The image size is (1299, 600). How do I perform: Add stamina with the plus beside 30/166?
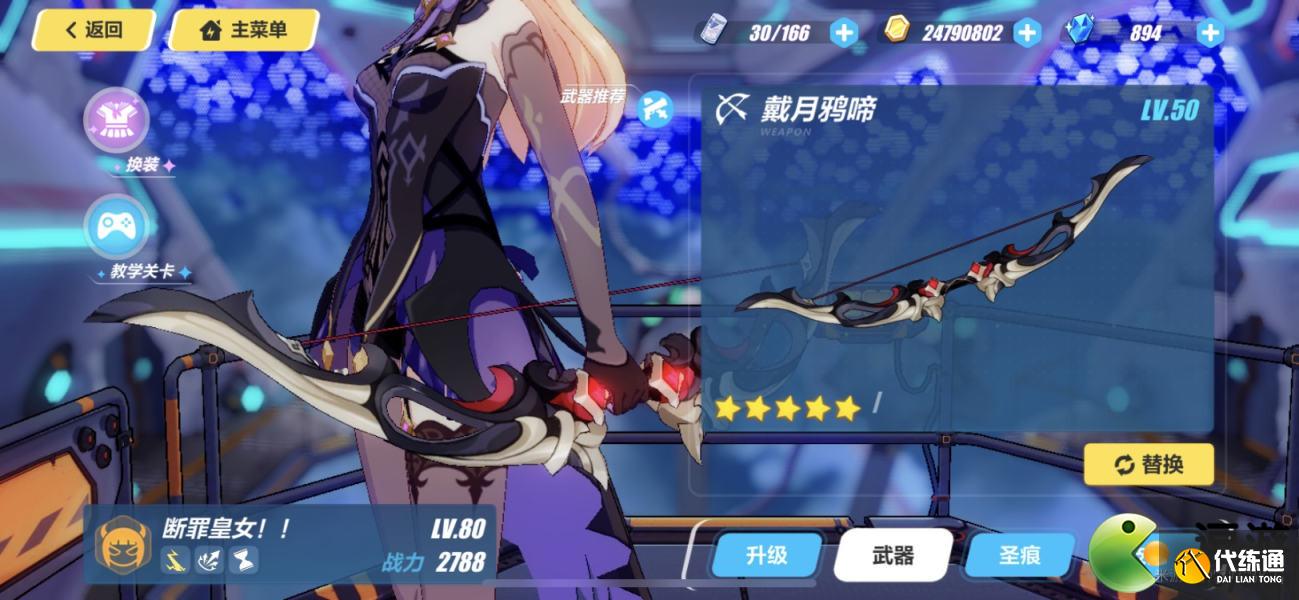(845, 33)
